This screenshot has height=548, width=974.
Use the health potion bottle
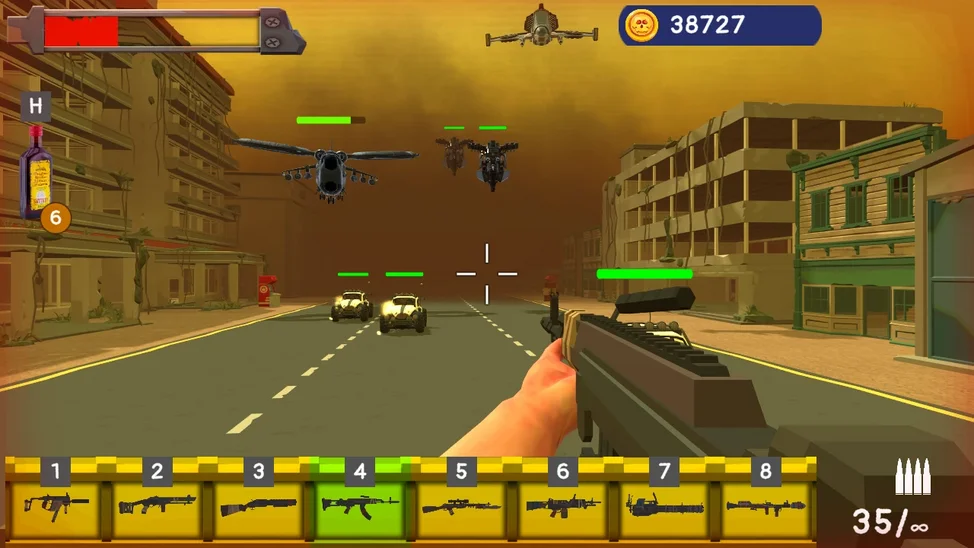(38, 172)
